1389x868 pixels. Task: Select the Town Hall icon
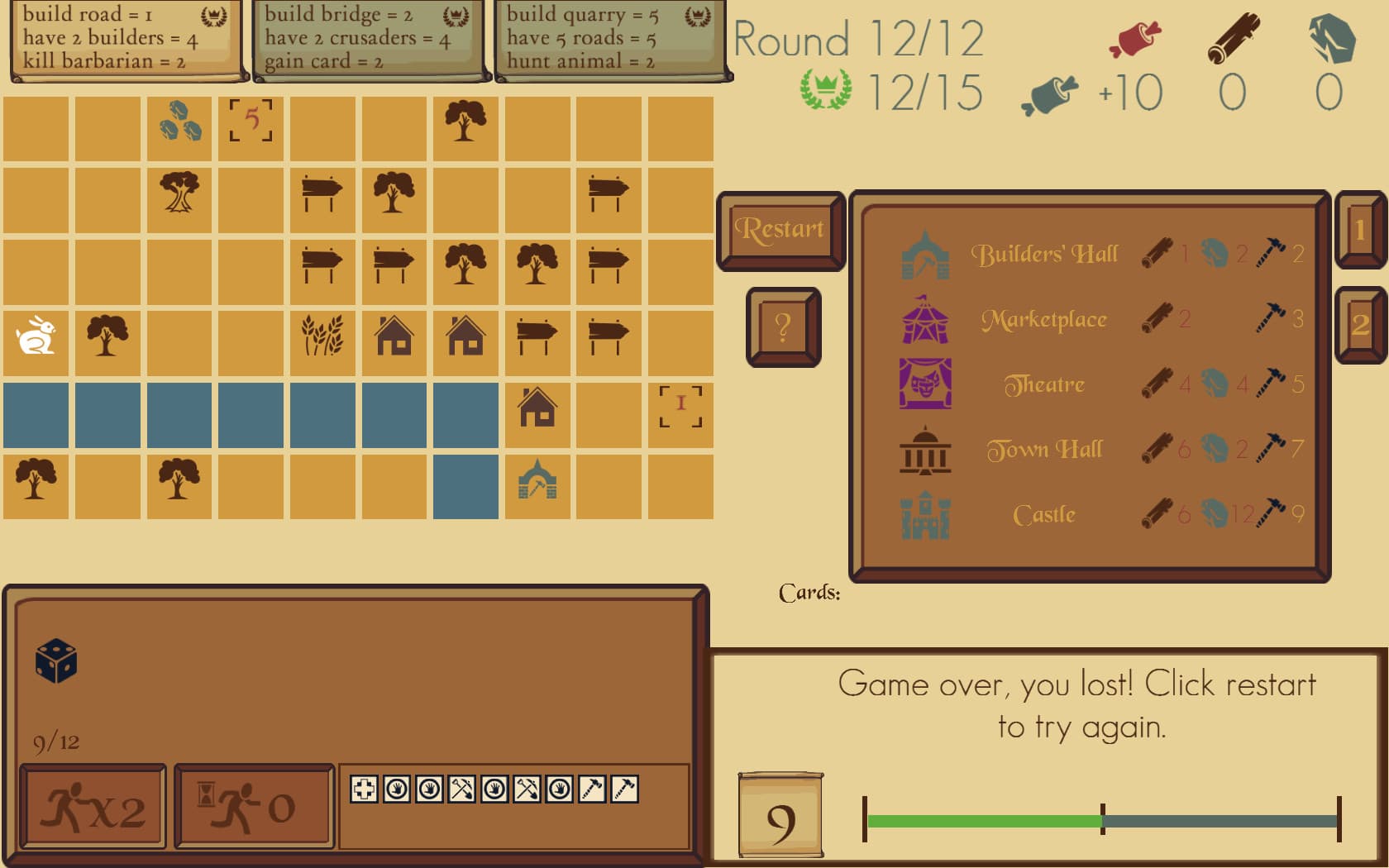click(x=924, y=449)
